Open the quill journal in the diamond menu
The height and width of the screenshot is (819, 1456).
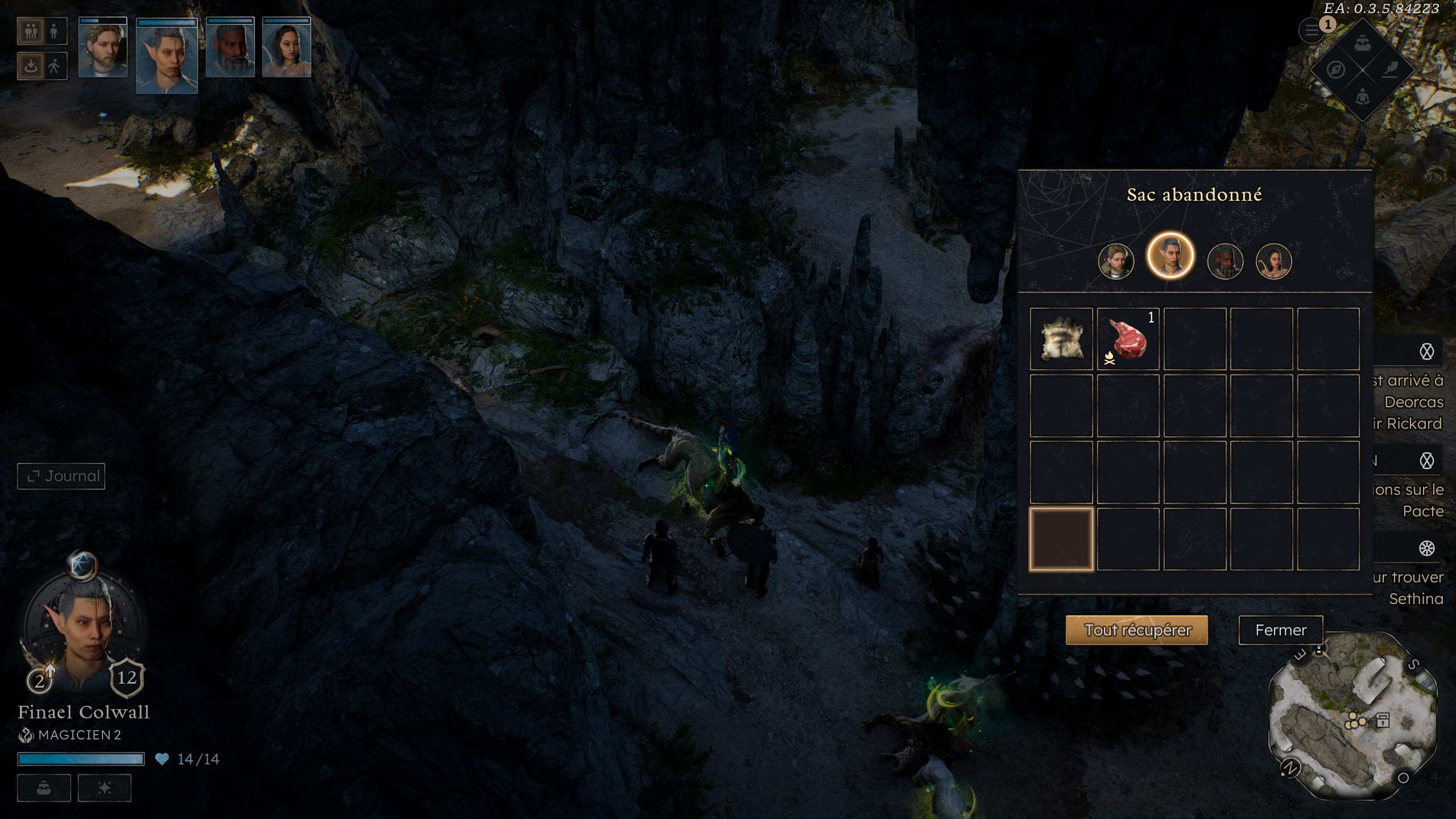[1389, 70]
